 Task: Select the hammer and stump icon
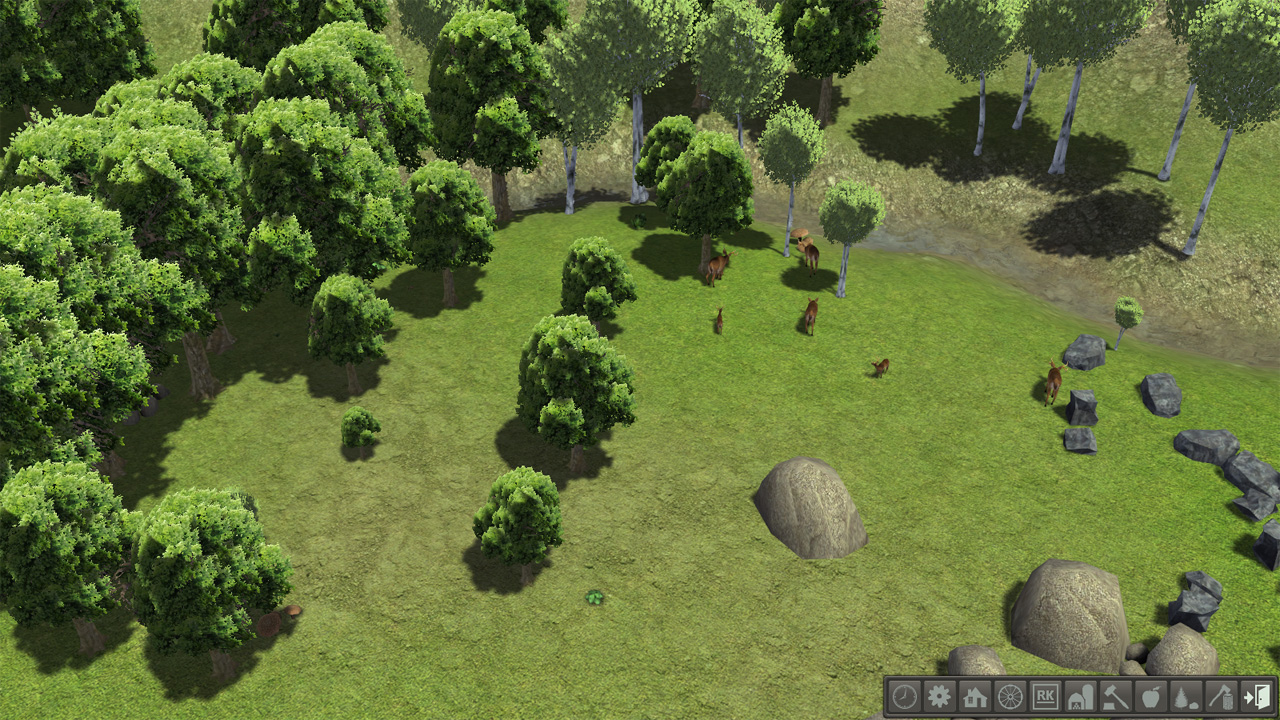point(1115,696)
